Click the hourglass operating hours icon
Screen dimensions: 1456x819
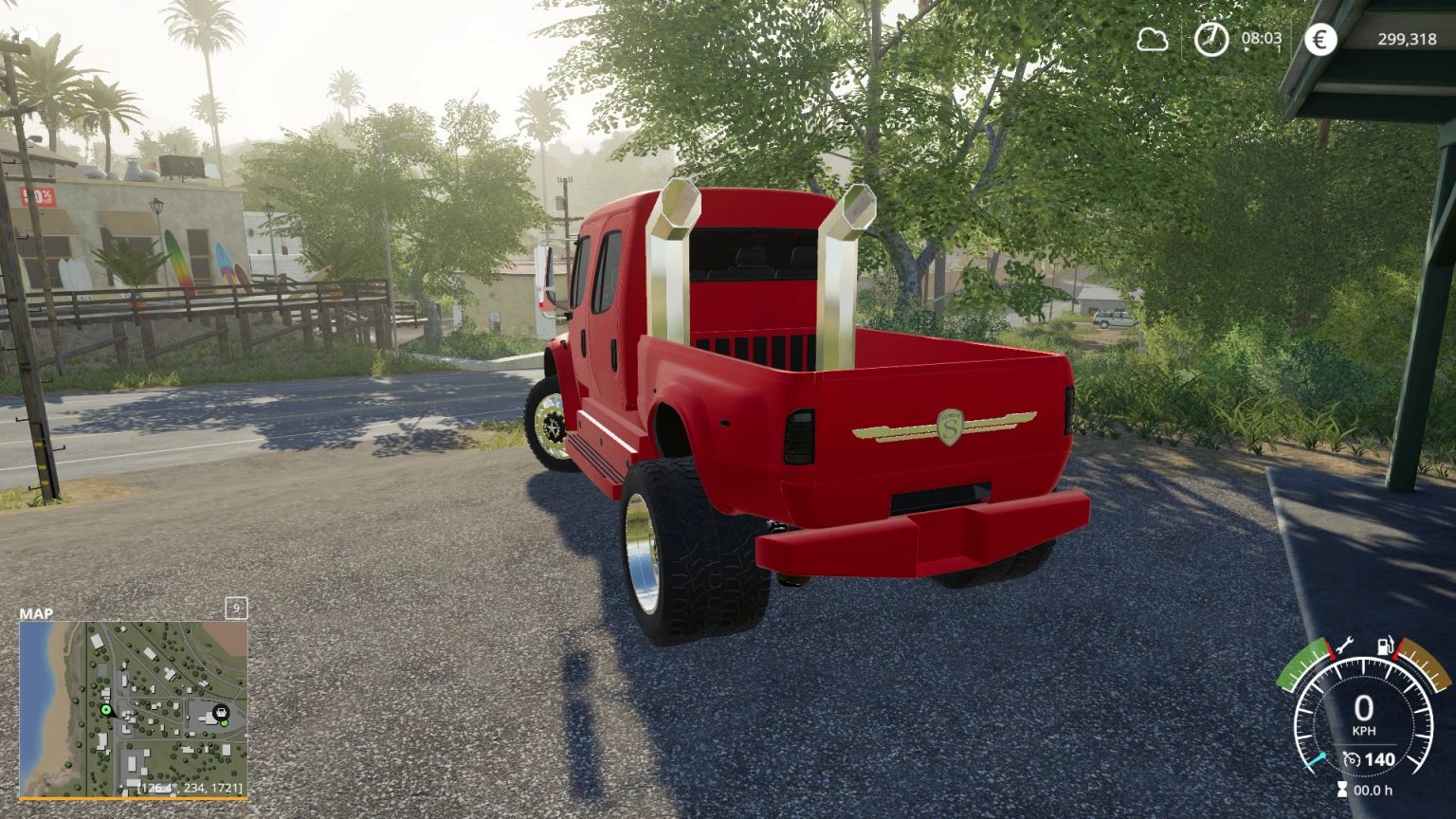pyautogui.click(x=1341, y=789)
